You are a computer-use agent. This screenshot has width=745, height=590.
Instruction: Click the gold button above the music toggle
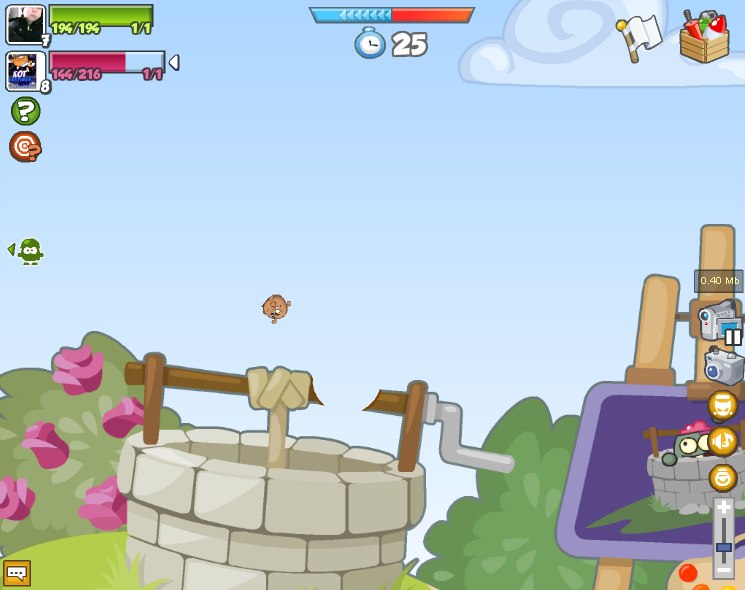point(723,405)
